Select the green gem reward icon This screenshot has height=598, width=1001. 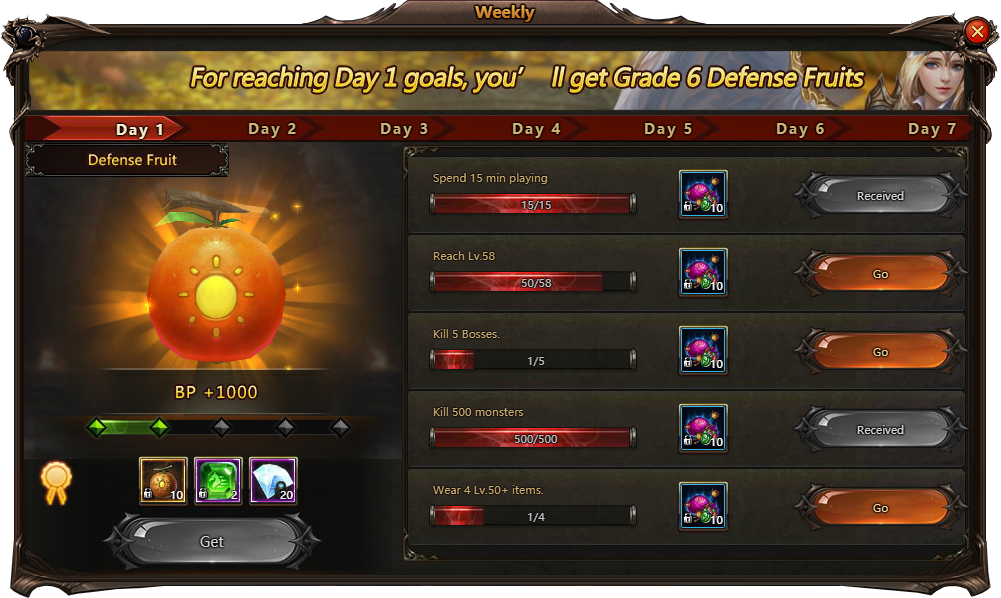(218, 481)
